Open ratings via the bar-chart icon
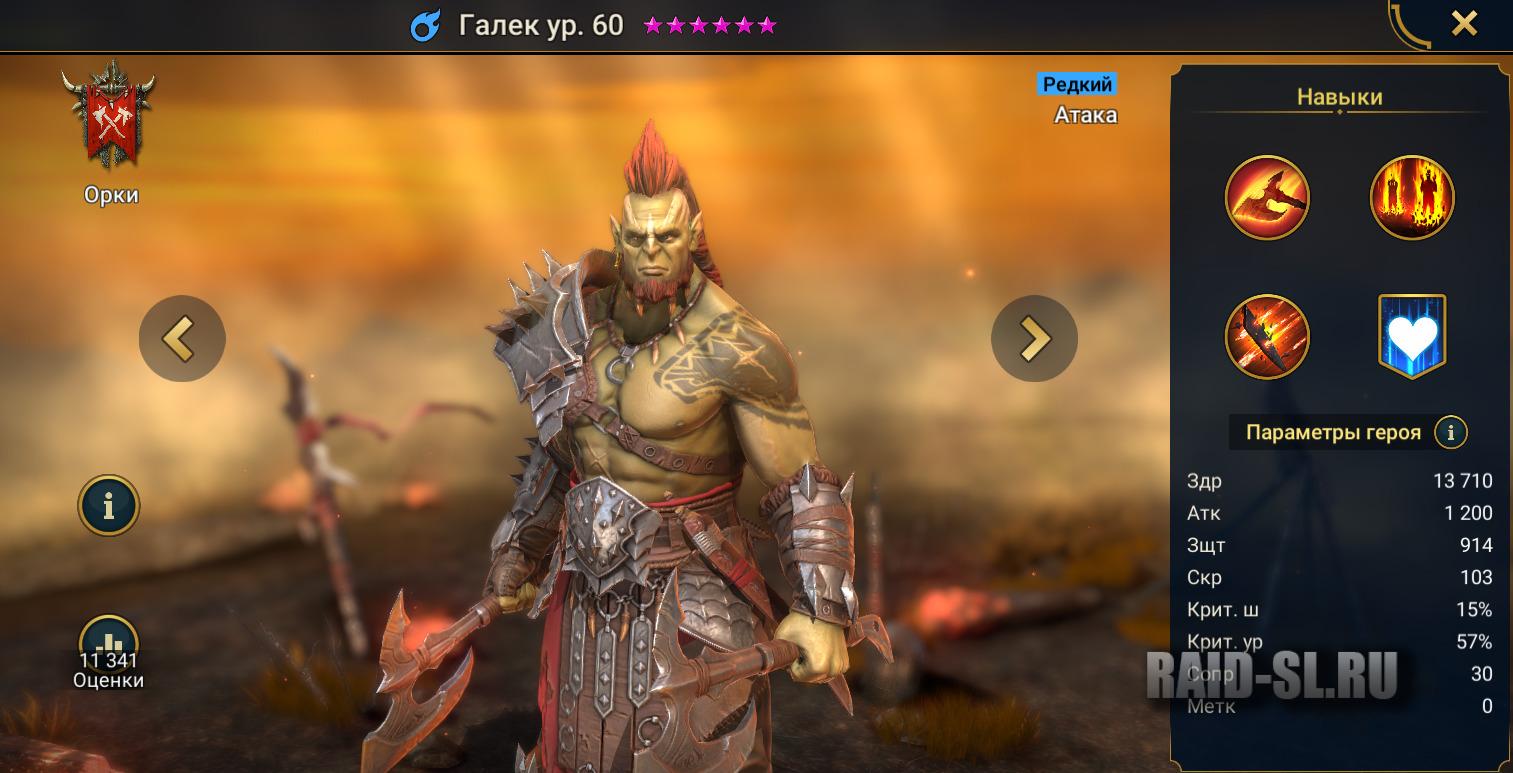Viewport: 1513px width, 773px height. coord(110,641)
